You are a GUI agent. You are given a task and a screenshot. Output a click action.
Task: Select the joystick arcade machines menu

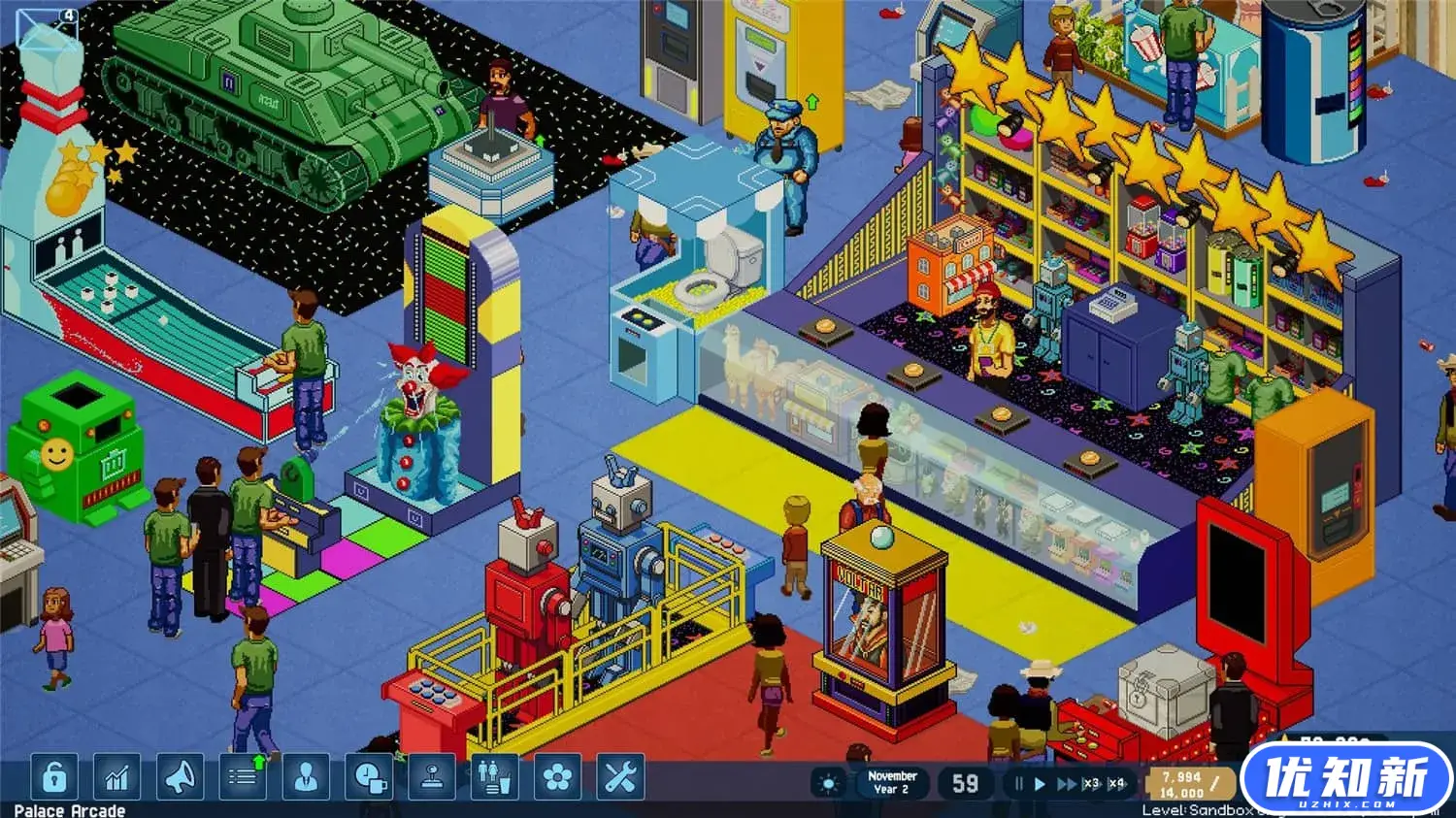coord(430,776)
